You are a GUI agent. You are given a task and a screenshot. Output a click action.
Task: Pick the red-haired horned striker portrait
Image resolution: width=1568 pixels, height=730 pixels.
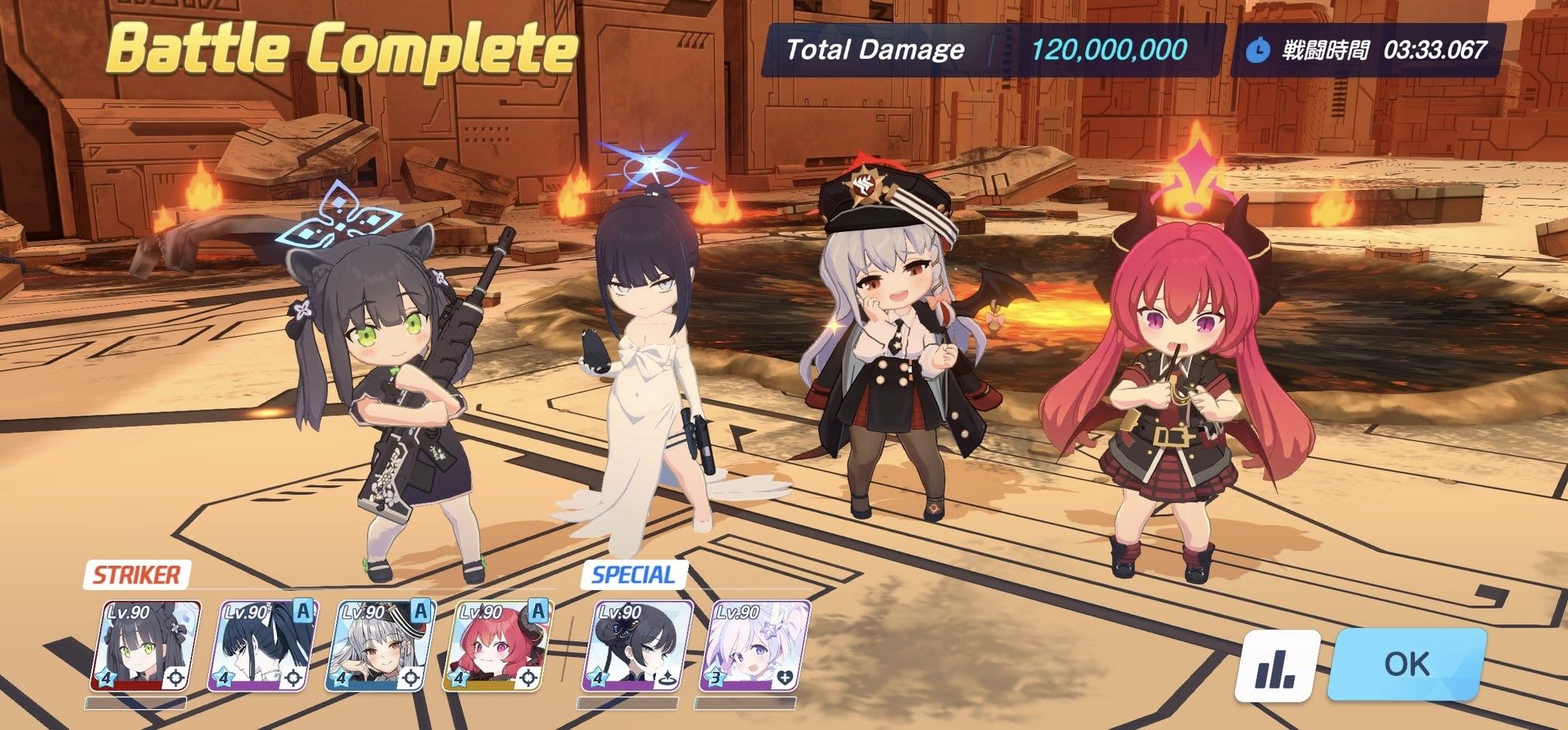498,646
